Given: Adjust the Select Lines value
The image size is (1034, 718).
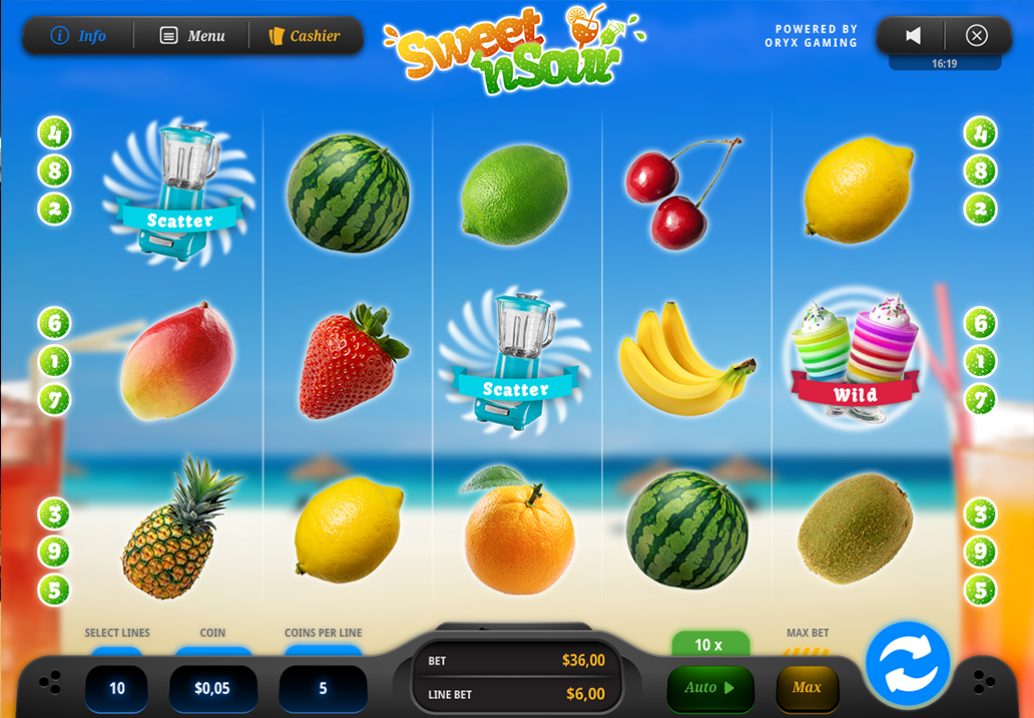Looking at the screenshot, I should pyautogui.click(x=117, y=688).
